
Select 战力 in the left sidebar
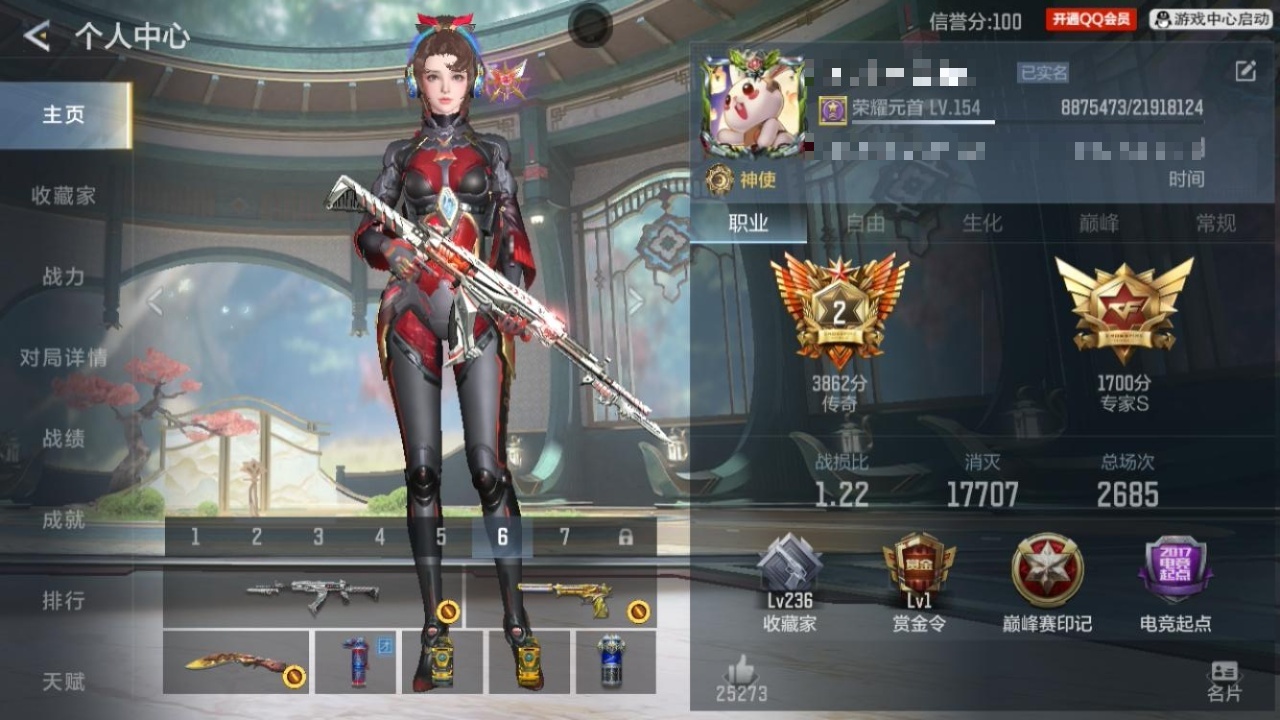click(x=64, y=277)
